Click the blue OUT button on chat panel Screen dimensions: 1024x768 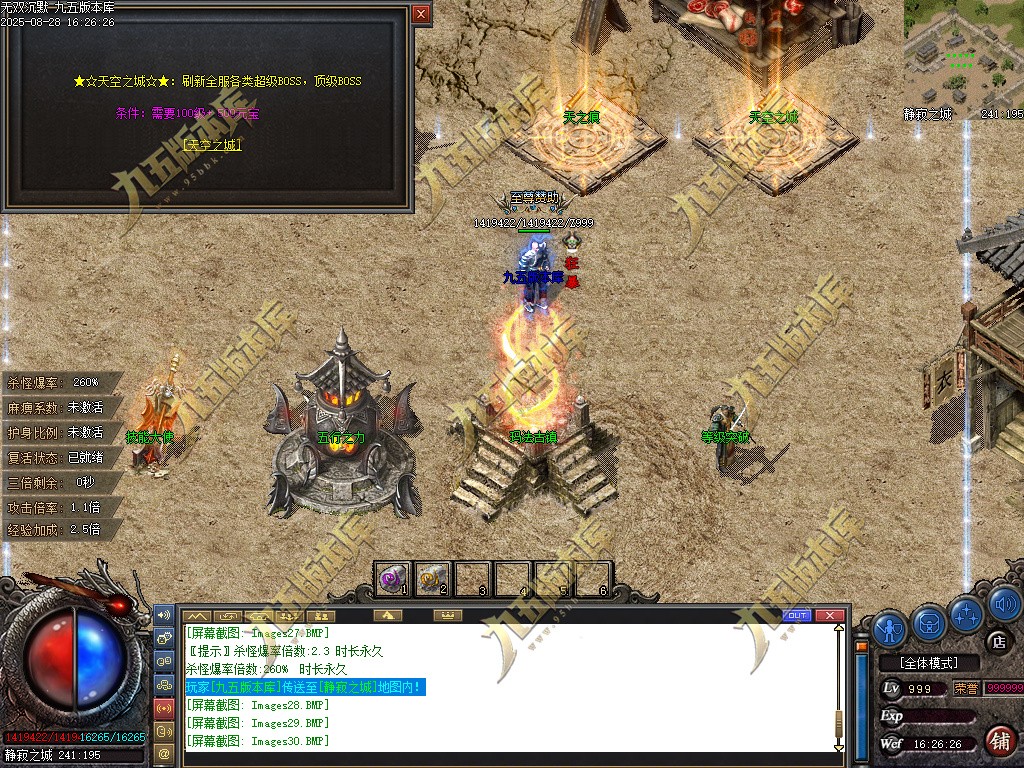click(x=797, y=615)
